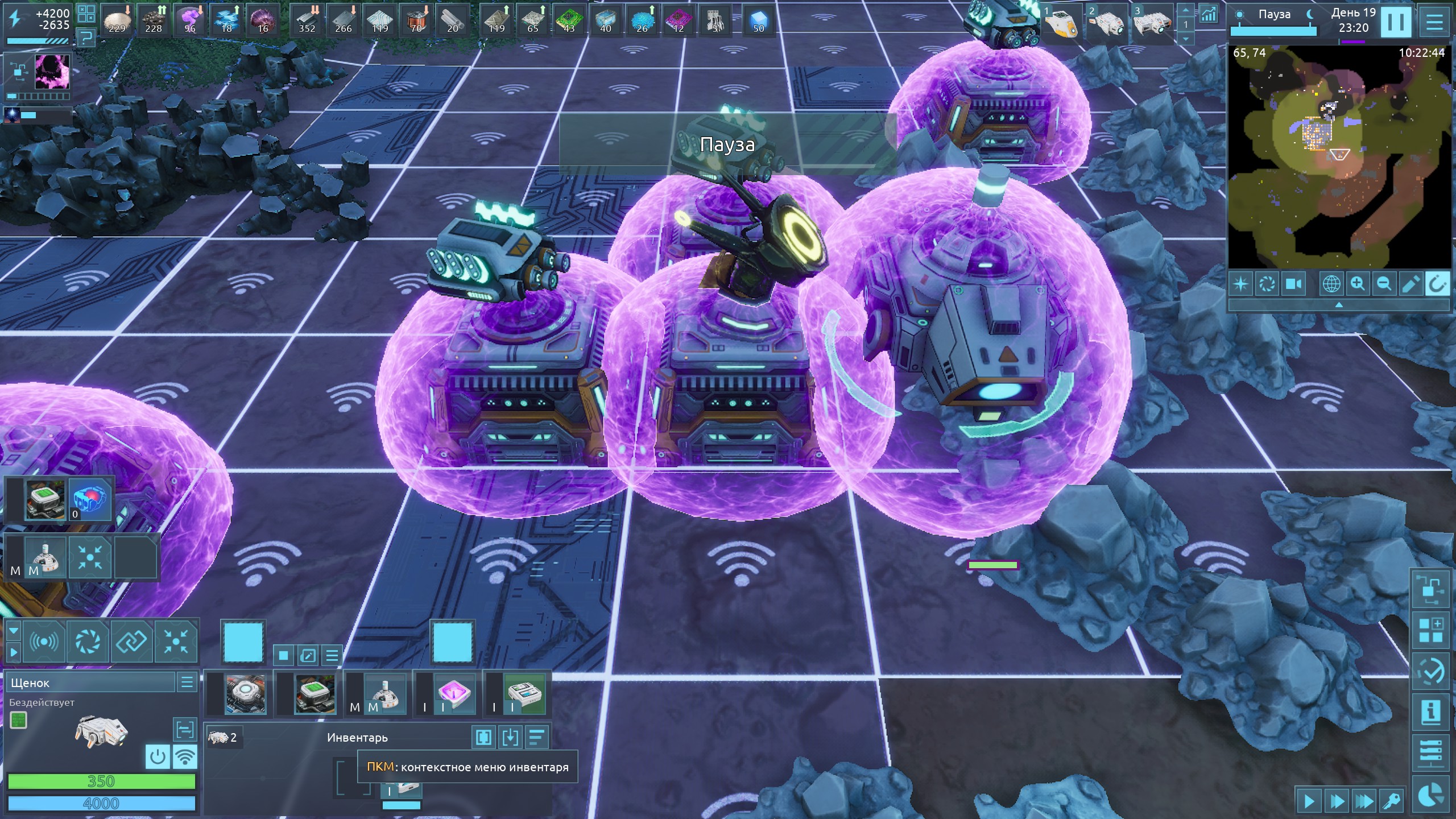This screenshot has height=819, width=1456.
Task: Select the pencil draw tool under minimap
Action: click(1410, 283)
